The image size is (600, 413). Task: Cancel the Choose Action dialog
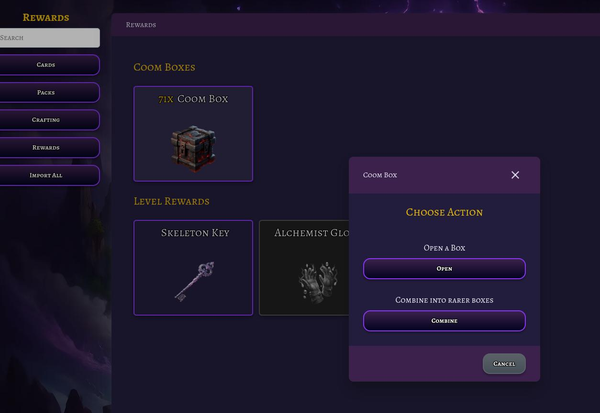click(x=504, y=364)
